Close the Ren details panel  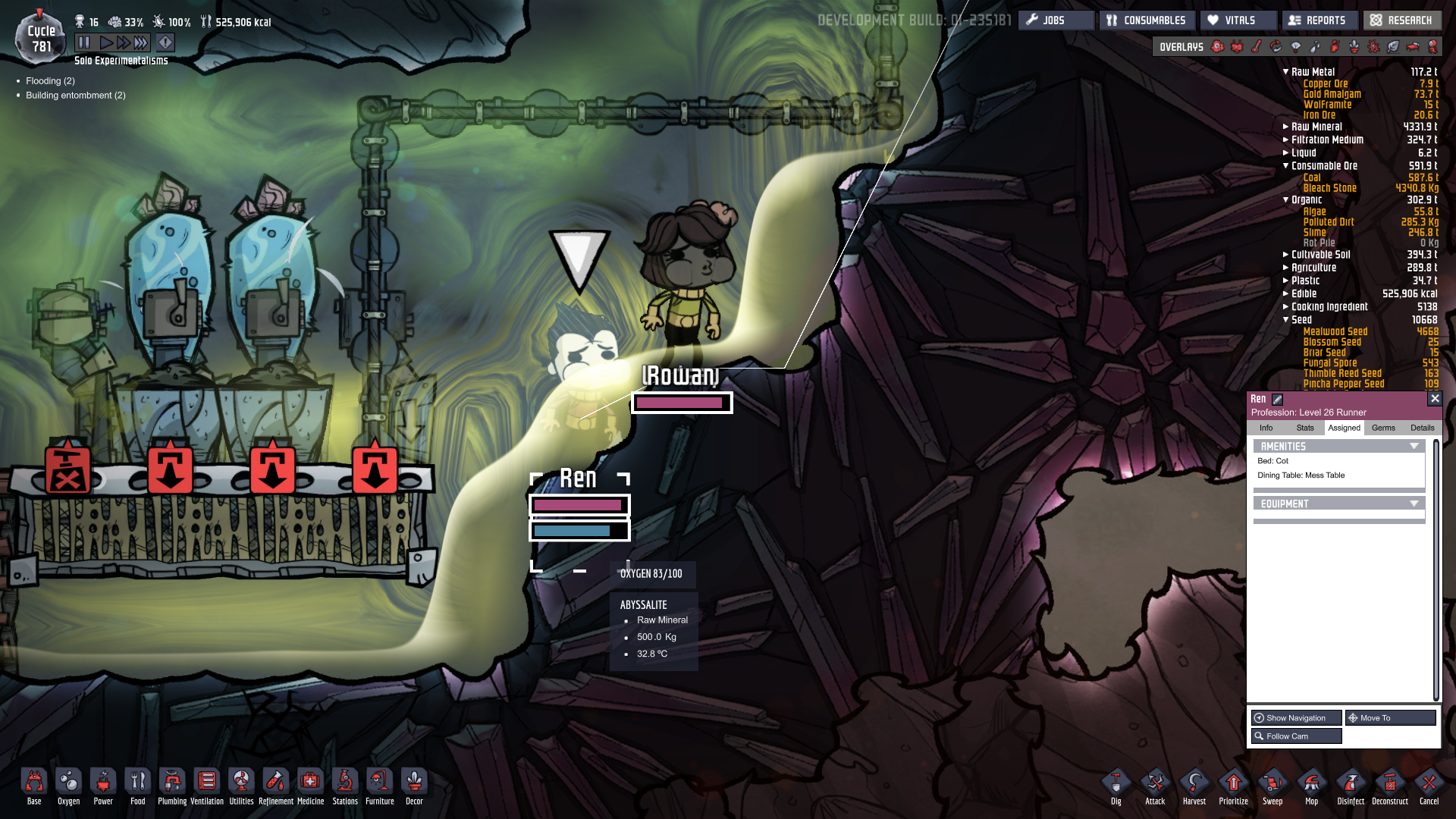point(1434,398)
